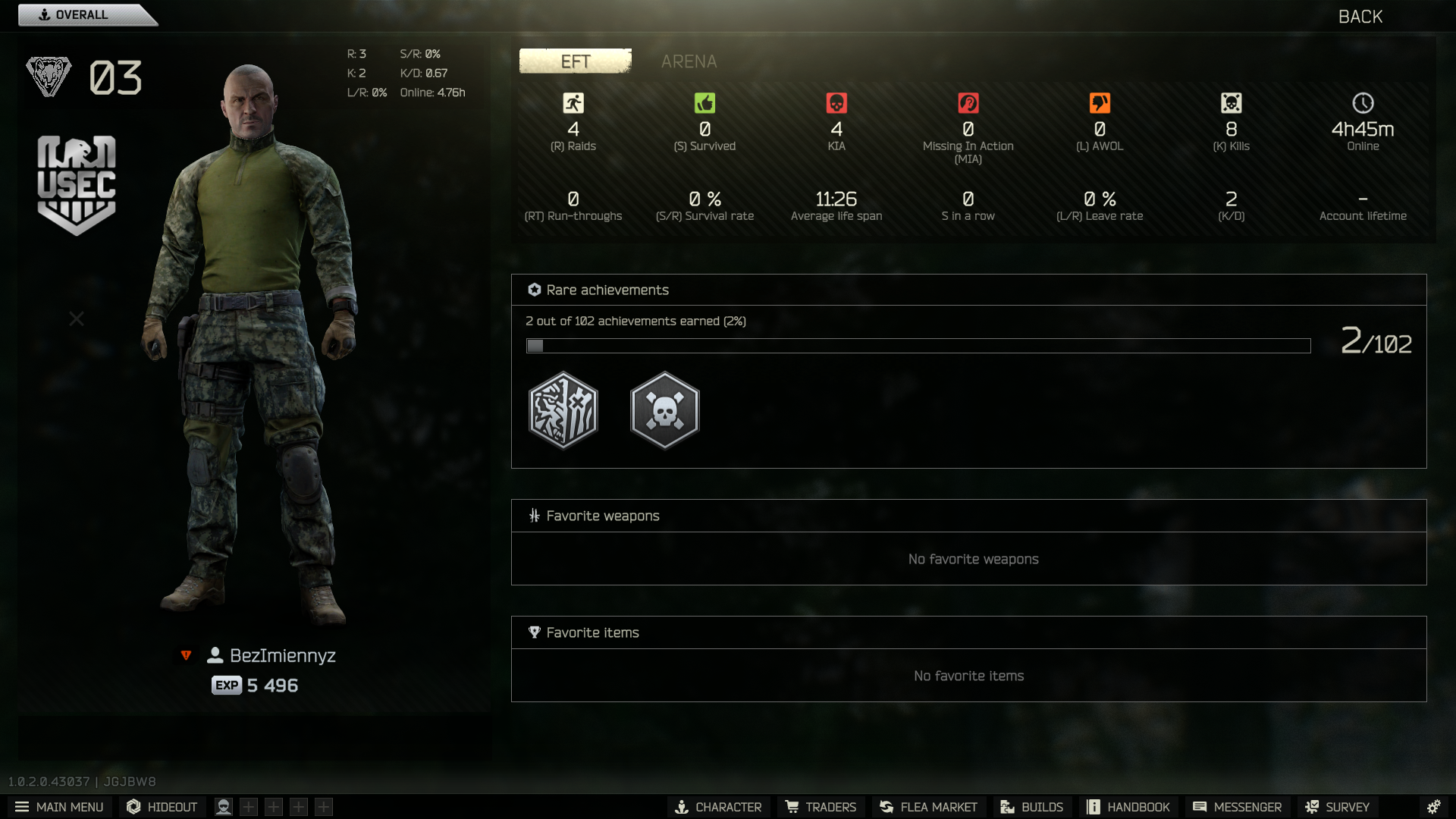Open the MAIN MENU
The height and width of the screenshot is (819, 1456).
tap(59, 807)
